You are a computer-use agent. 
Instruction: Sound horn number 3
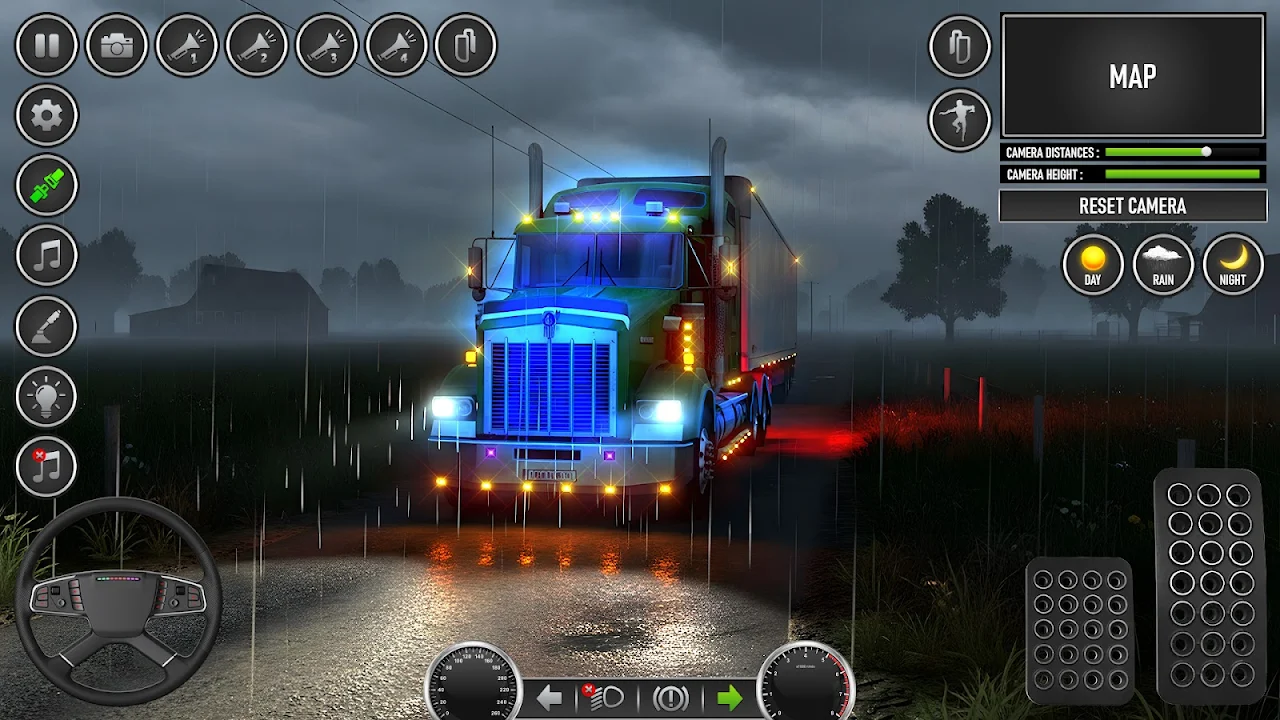tap(327, 45)
